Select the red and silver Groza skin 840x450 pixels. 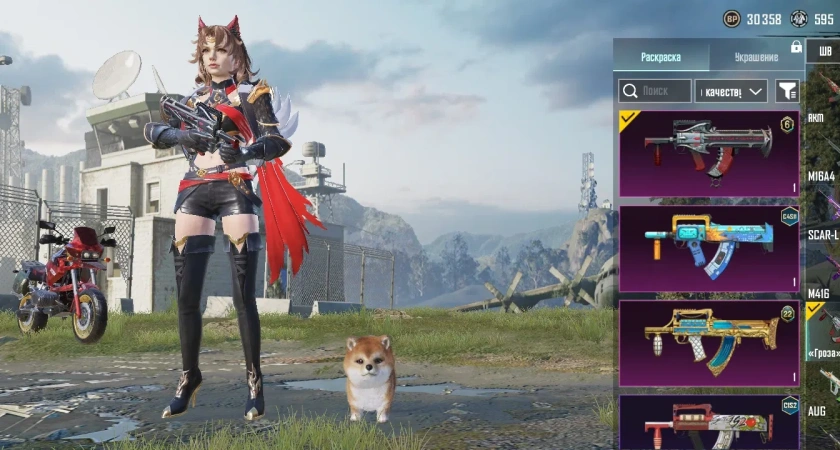[709, 153]
